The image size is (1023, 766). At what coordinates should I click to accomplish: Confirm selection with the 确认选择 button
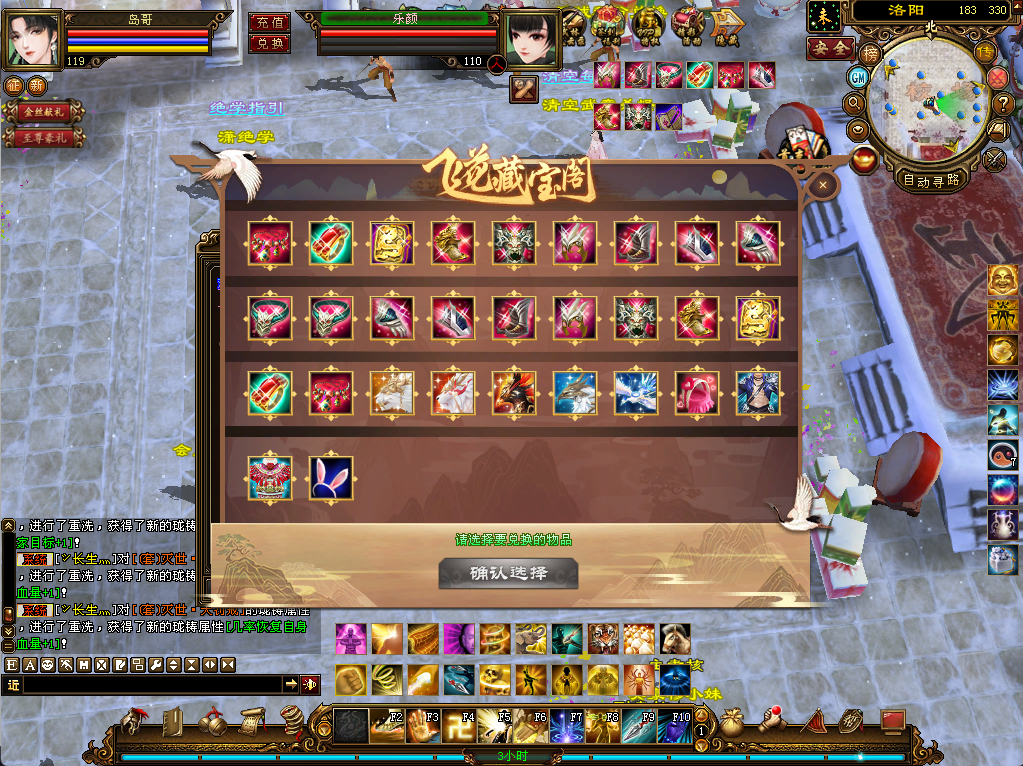[508, 573]
